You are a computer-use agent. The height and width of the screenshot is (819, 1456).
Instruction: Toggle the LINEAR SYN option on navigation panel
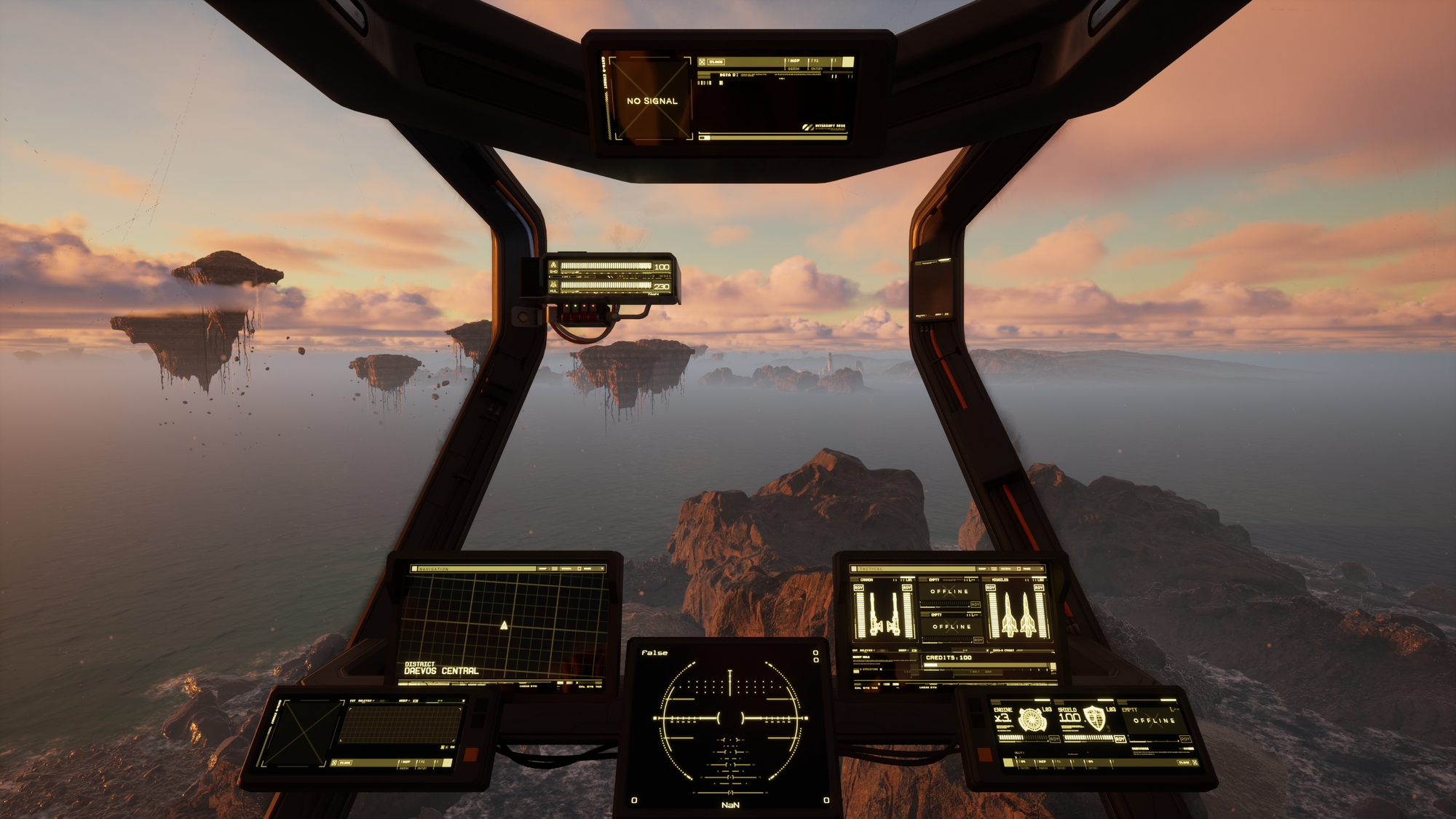pyautogui.click(x=528, y=686)
